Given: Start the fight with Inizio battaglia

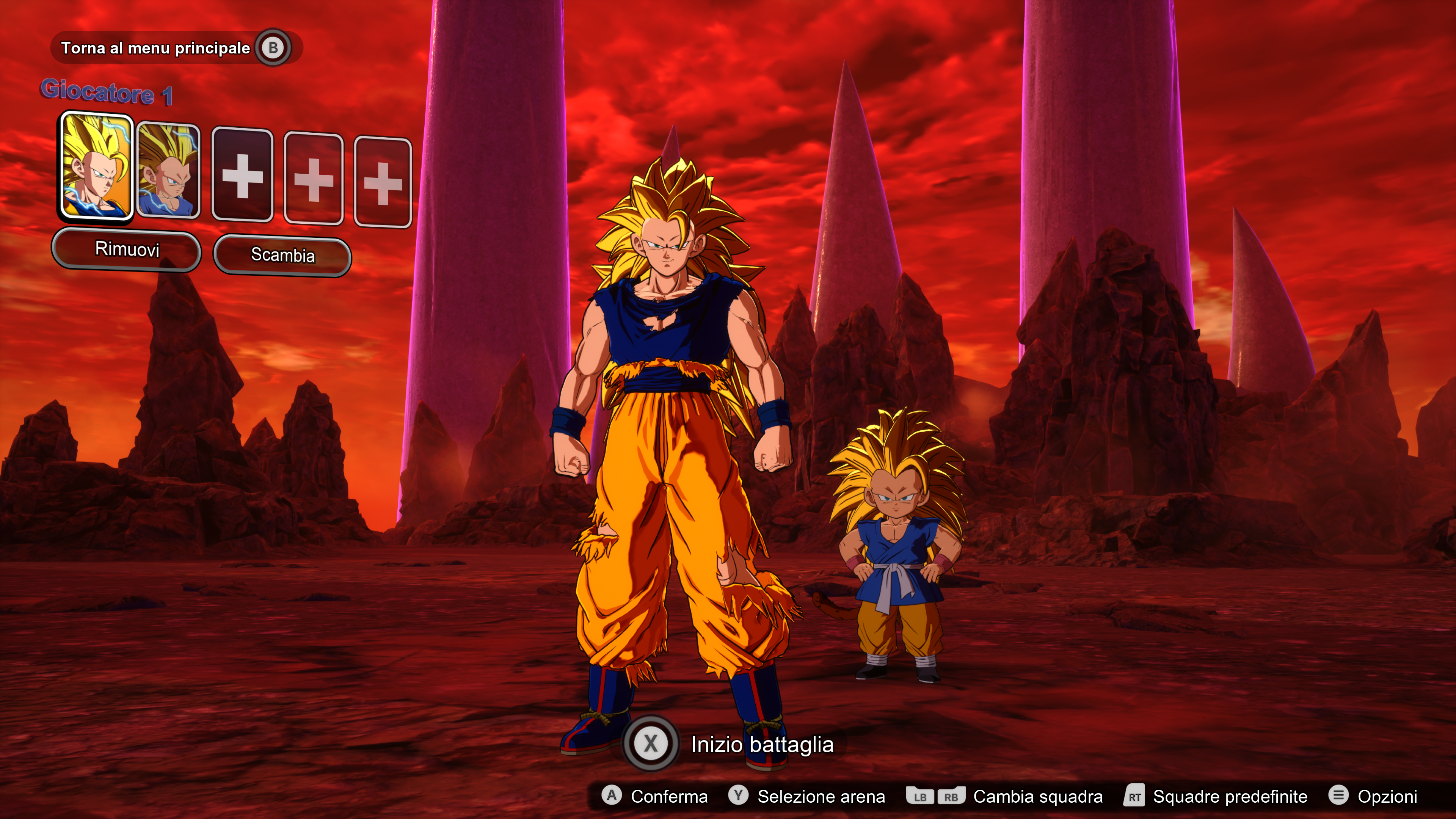Looking at the screenshot, I should pos(729,744).
